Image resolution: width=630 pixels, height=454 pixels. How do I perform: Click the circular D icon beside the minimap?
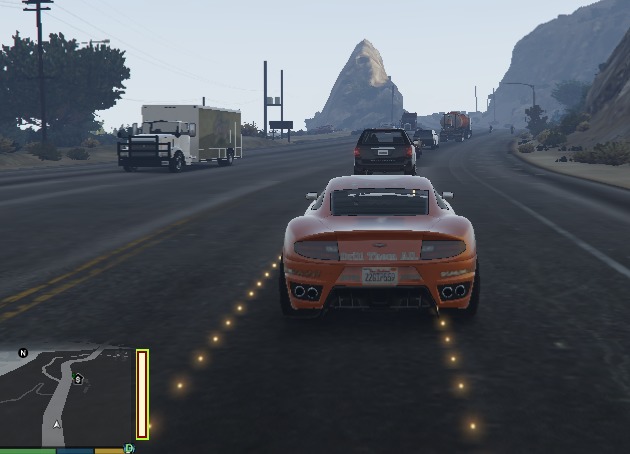point(129,449)
